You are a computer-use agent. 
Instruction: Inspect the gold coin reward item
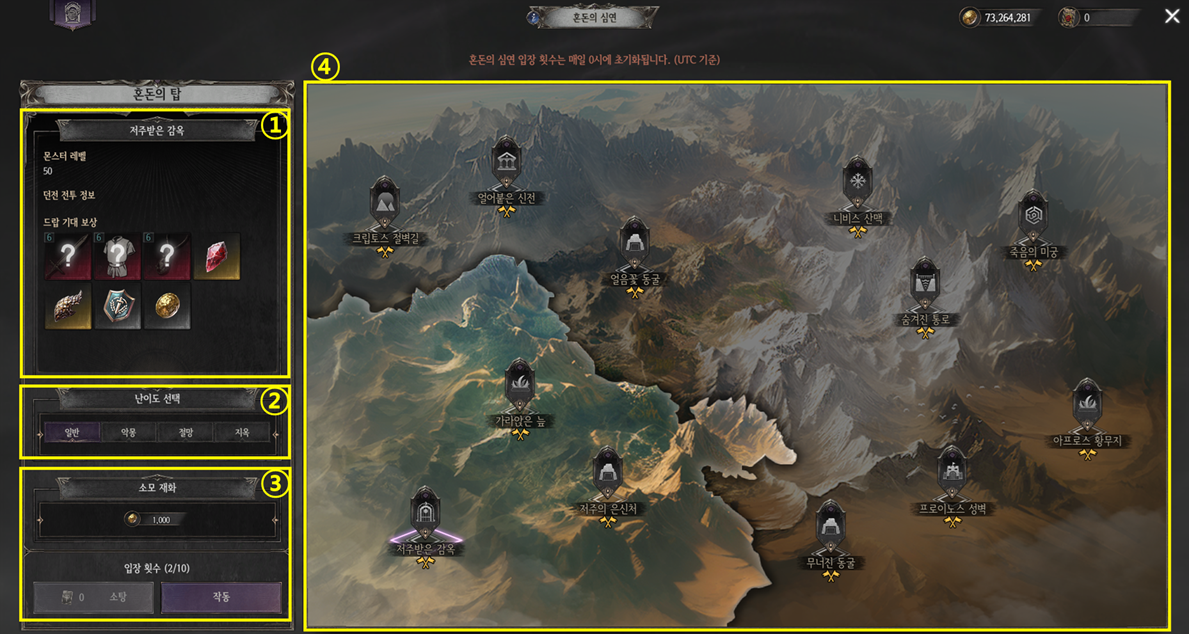tap(167, 307)
